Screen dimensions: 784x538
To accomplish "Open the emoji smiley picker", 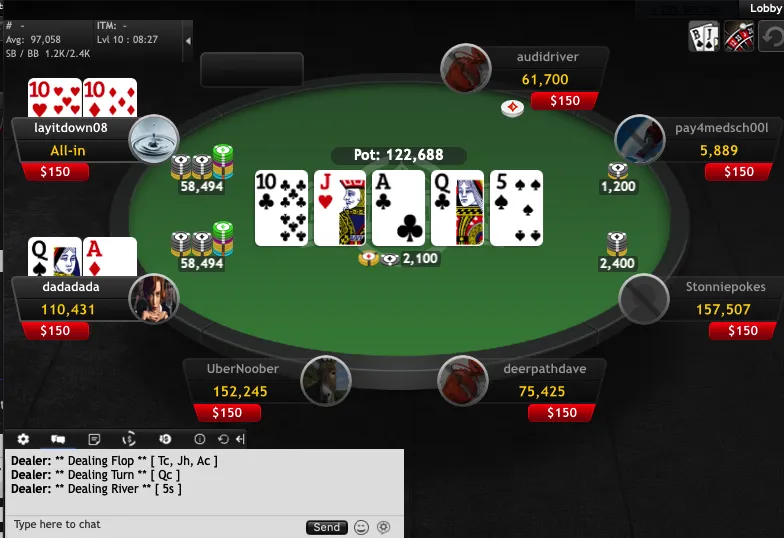I will click(x=361, y=527).
